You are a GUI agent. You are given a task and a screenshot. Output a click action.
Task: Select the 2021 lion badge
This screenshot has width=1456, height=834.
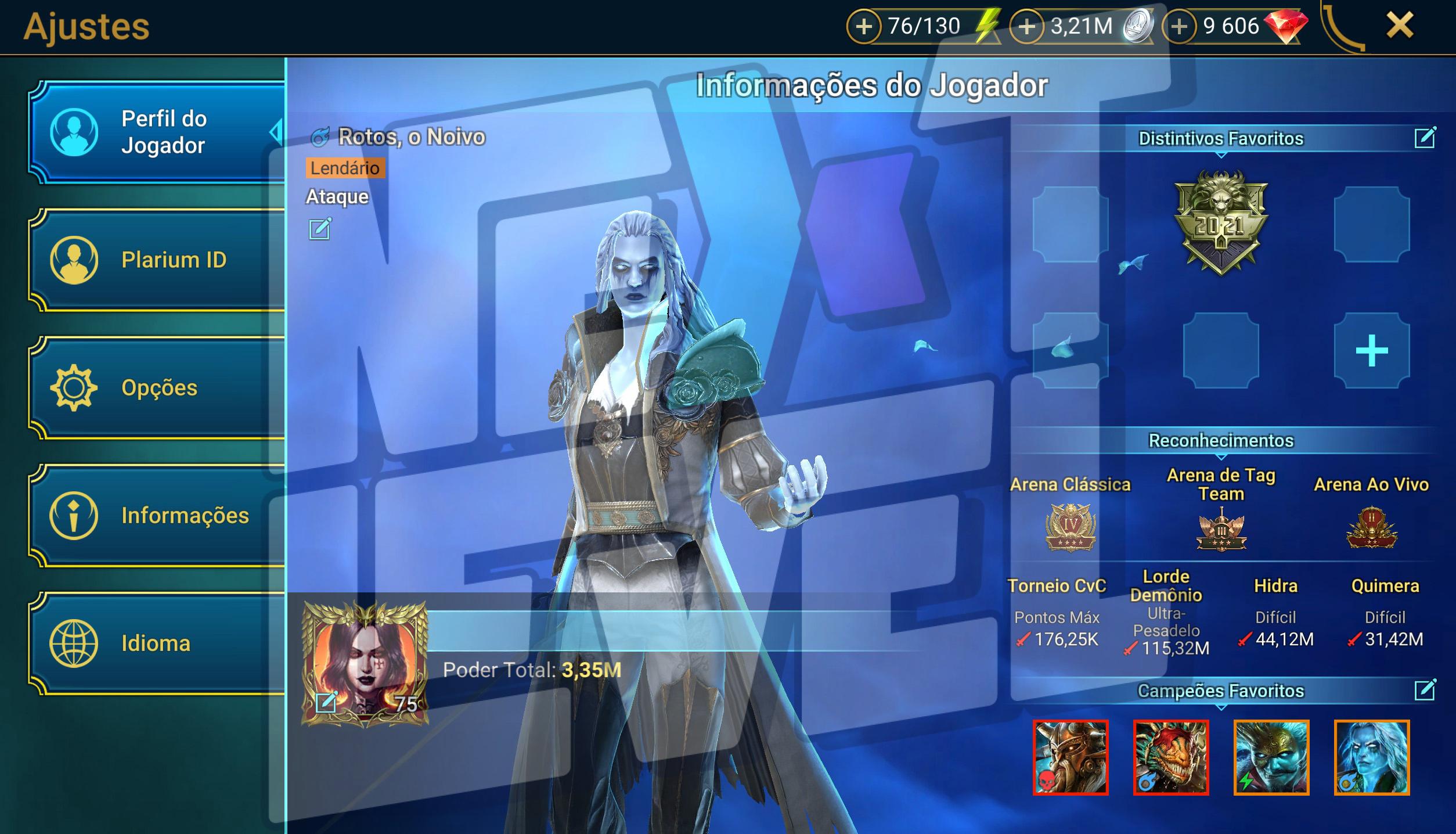point(1221,222)
